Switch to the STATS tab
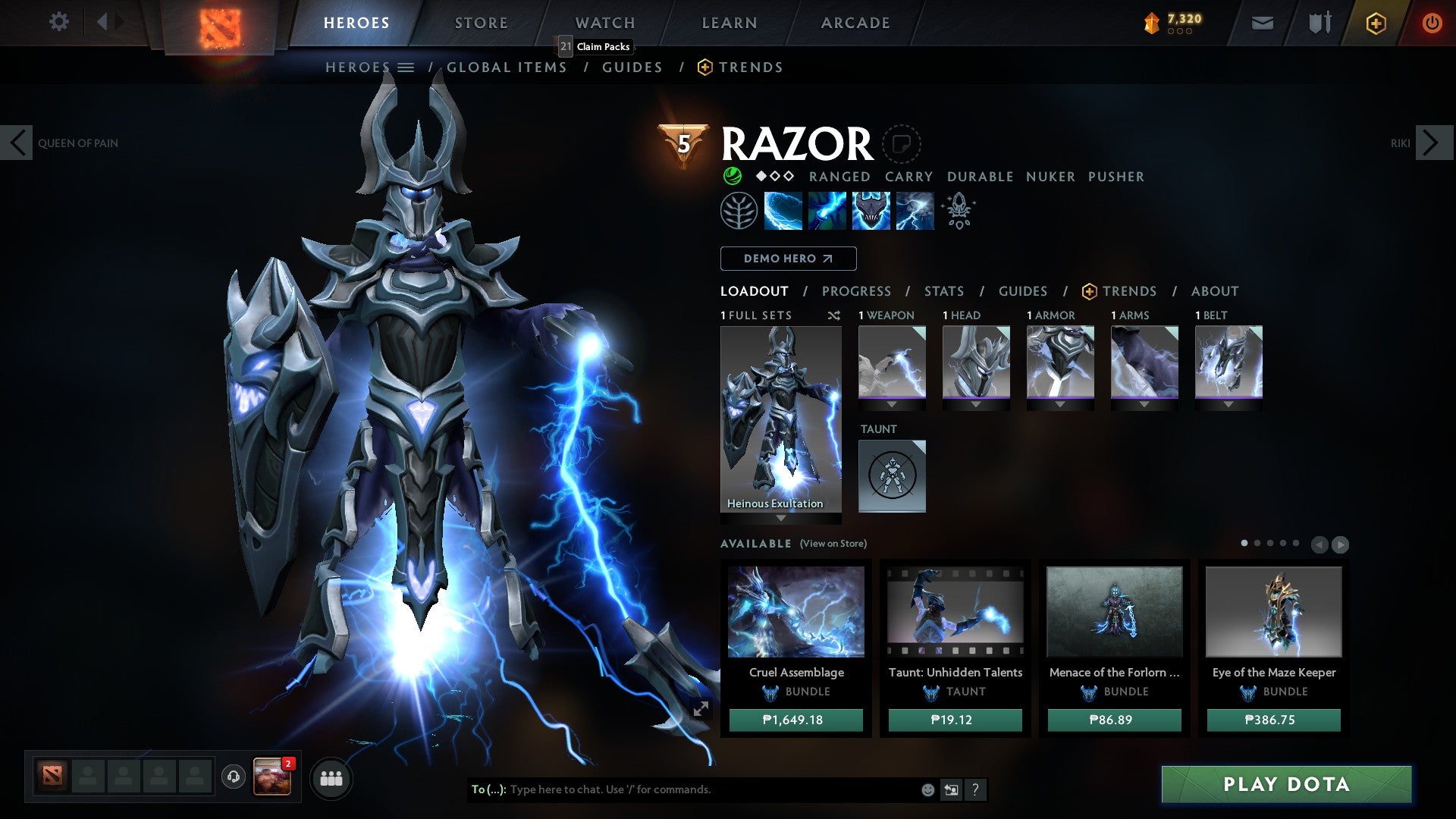Viewport: 1456px width, 819px height. tap(943, 290)
